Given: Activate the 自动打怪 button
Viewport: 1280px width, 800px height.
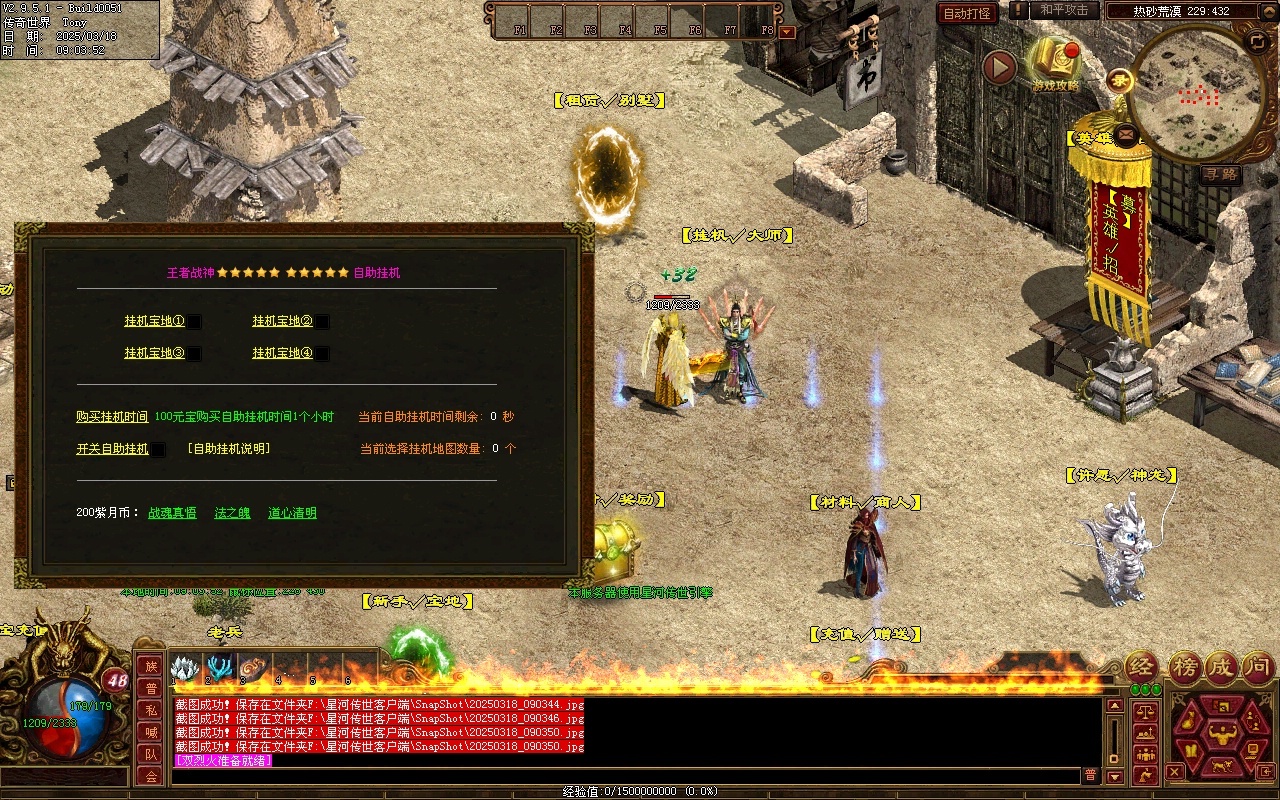Looking at the screenshot, I should tap(967, 13).
